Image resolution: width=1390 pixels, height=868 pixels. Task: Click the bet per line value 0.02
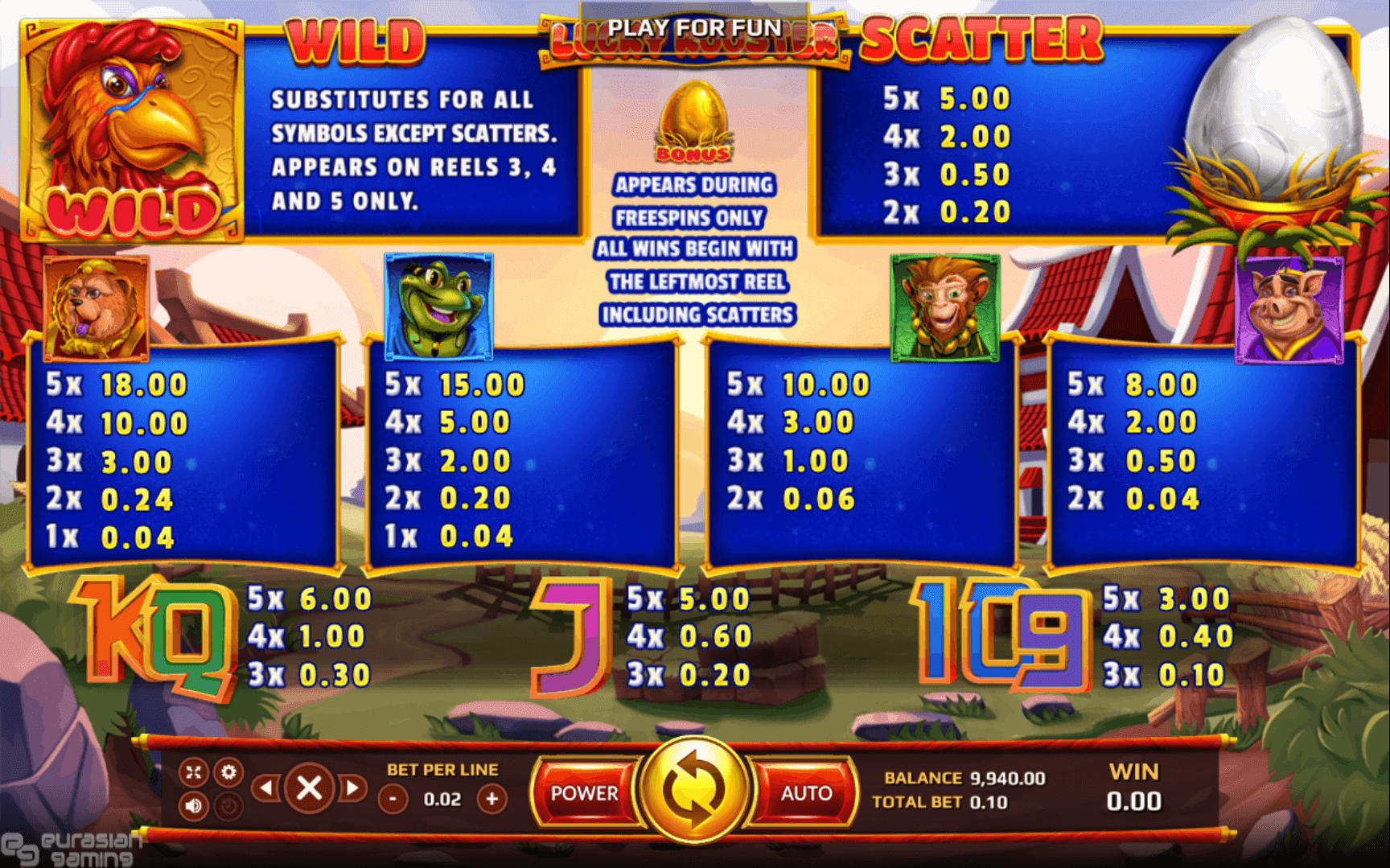[x=442, y=799]
